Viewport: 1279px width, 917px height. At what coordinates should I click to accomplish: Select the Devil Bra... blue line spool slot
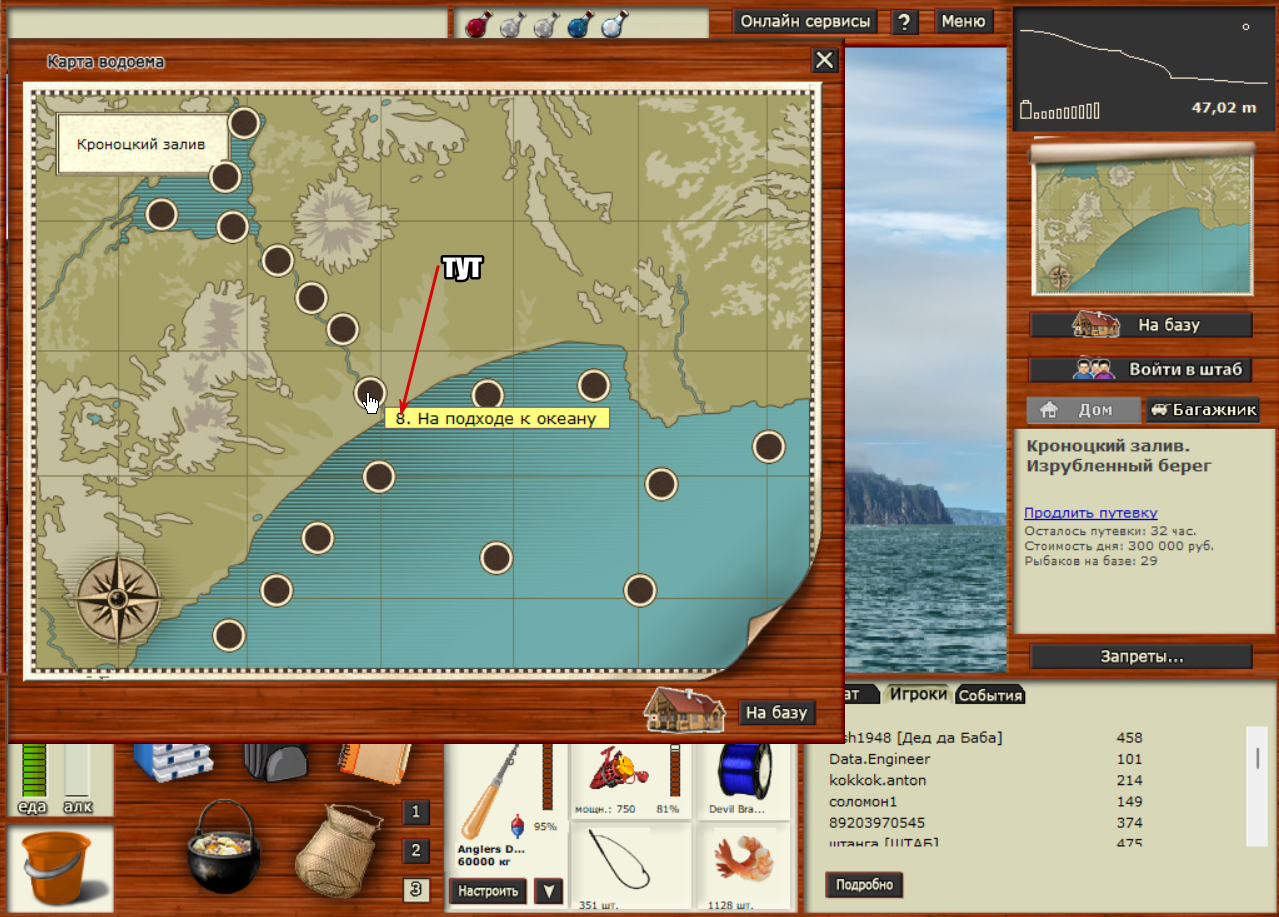pyautogui.click(x=743, y=778)
